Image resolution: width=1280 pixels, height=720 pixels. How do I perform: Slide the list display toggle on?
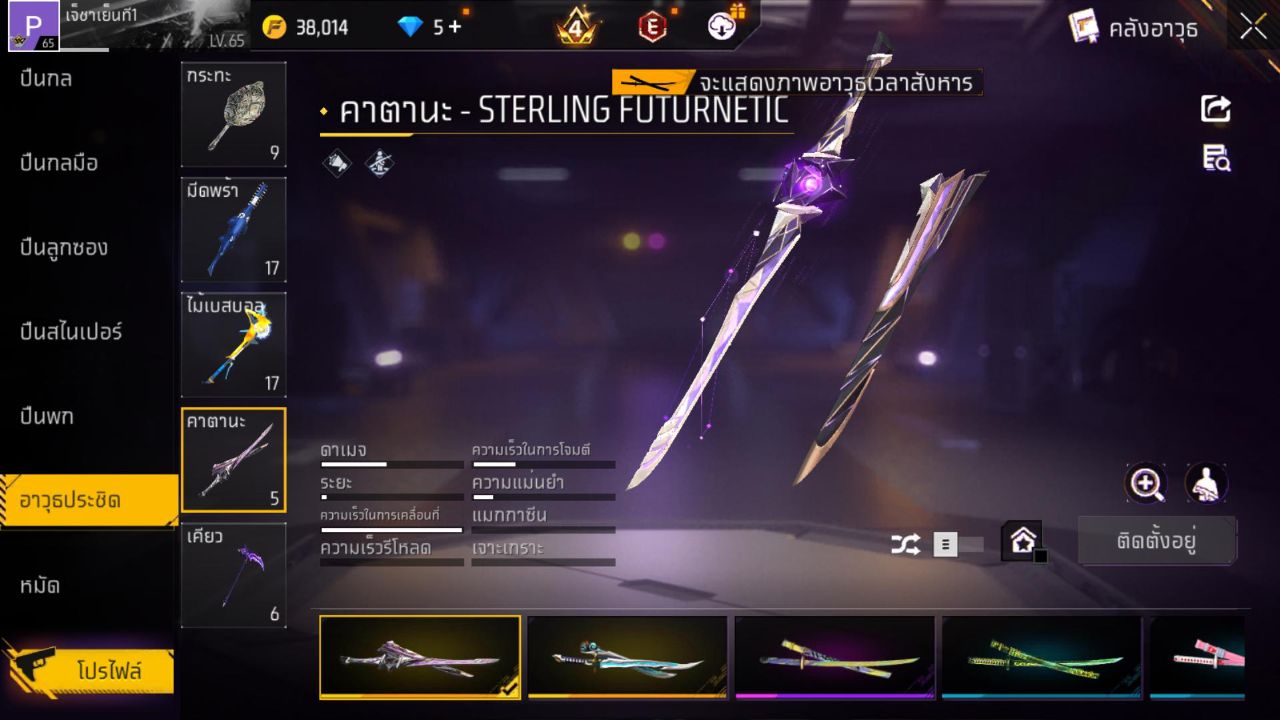(947, 546)
